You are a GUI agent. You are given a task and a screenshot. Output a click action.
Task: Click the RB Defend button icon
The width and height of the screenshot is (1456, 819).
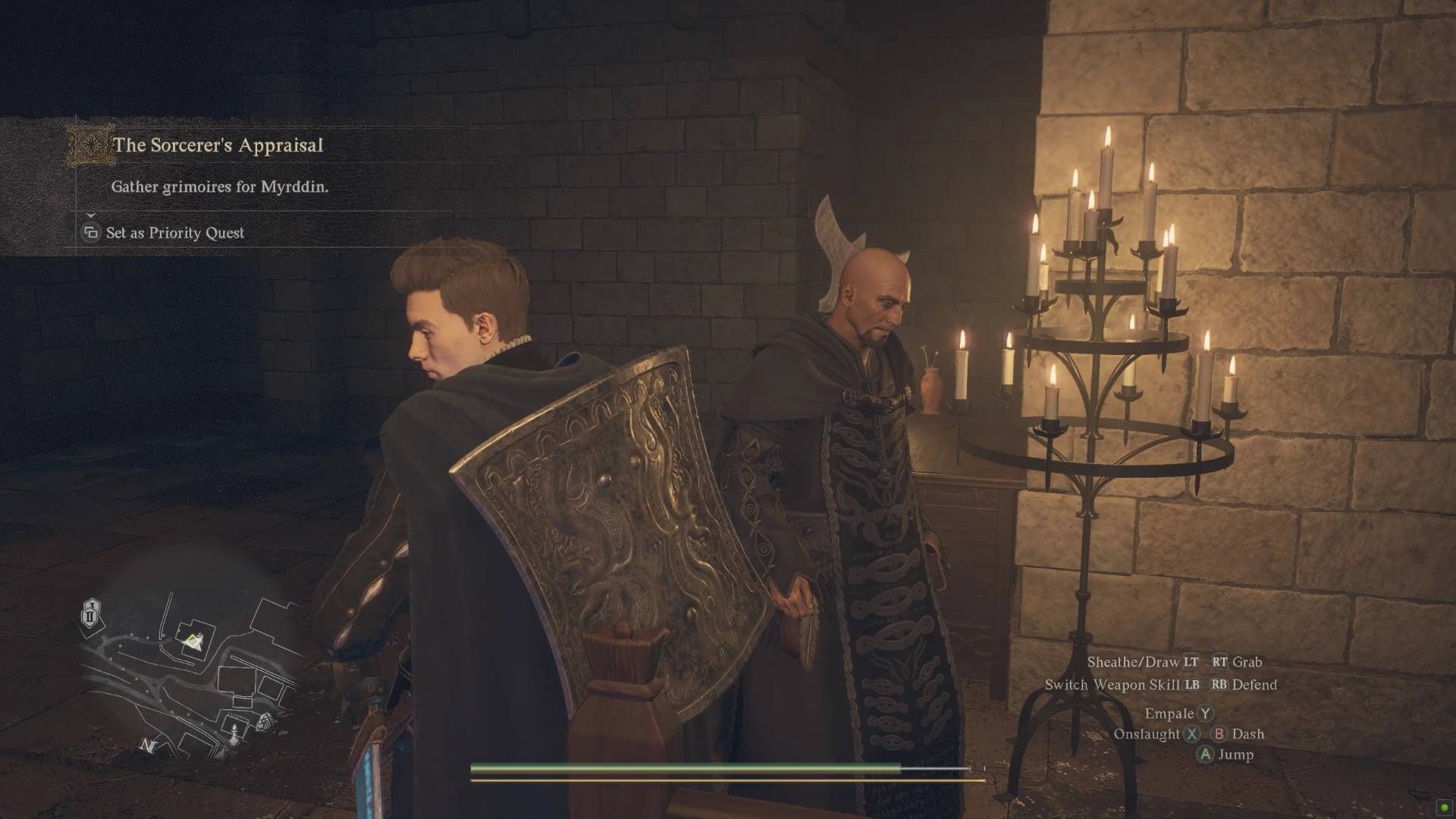tap(1219, 684)
